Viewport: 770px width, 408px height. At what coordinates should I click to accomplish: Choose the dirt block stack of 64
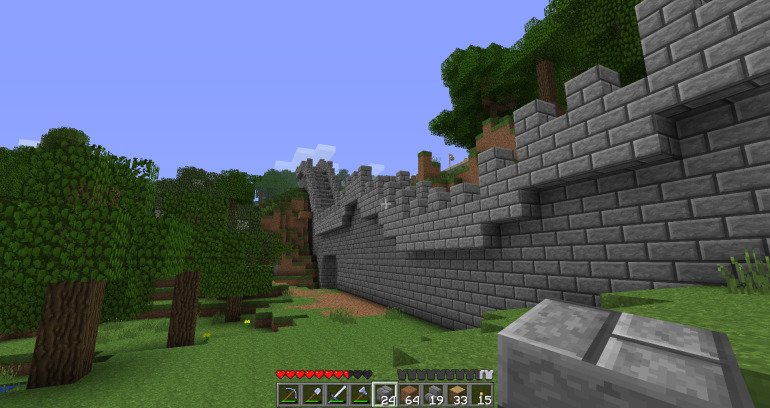(408, 394)
